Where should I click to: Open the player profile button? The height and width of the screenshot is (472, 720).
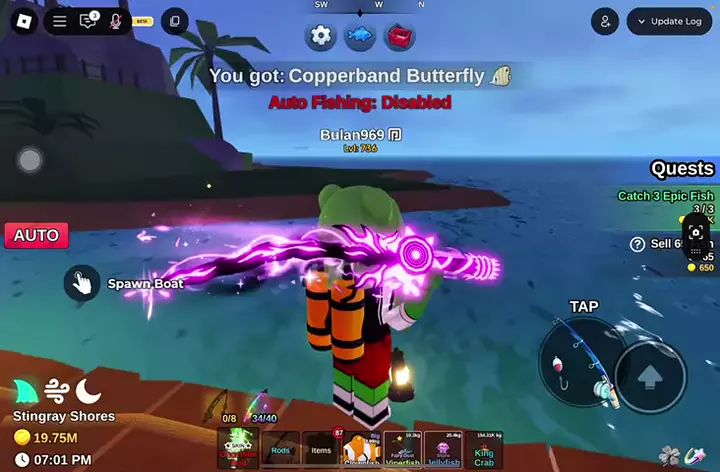click(604, 21)
